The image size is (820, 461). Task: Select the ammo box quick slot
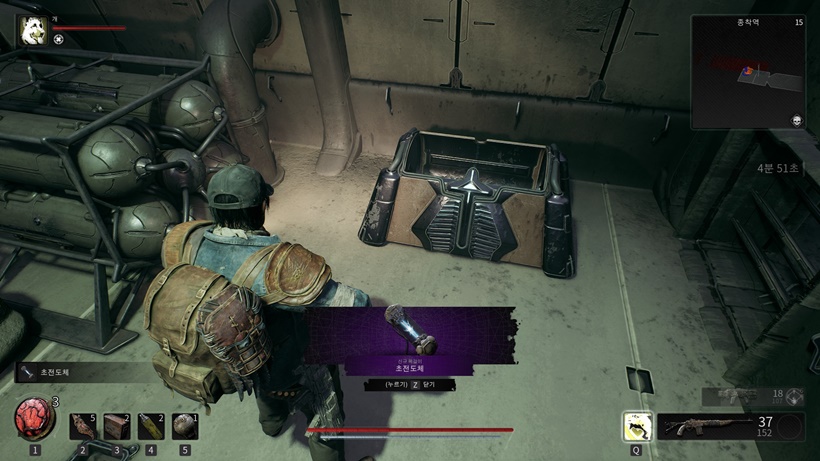coord(117,426)
